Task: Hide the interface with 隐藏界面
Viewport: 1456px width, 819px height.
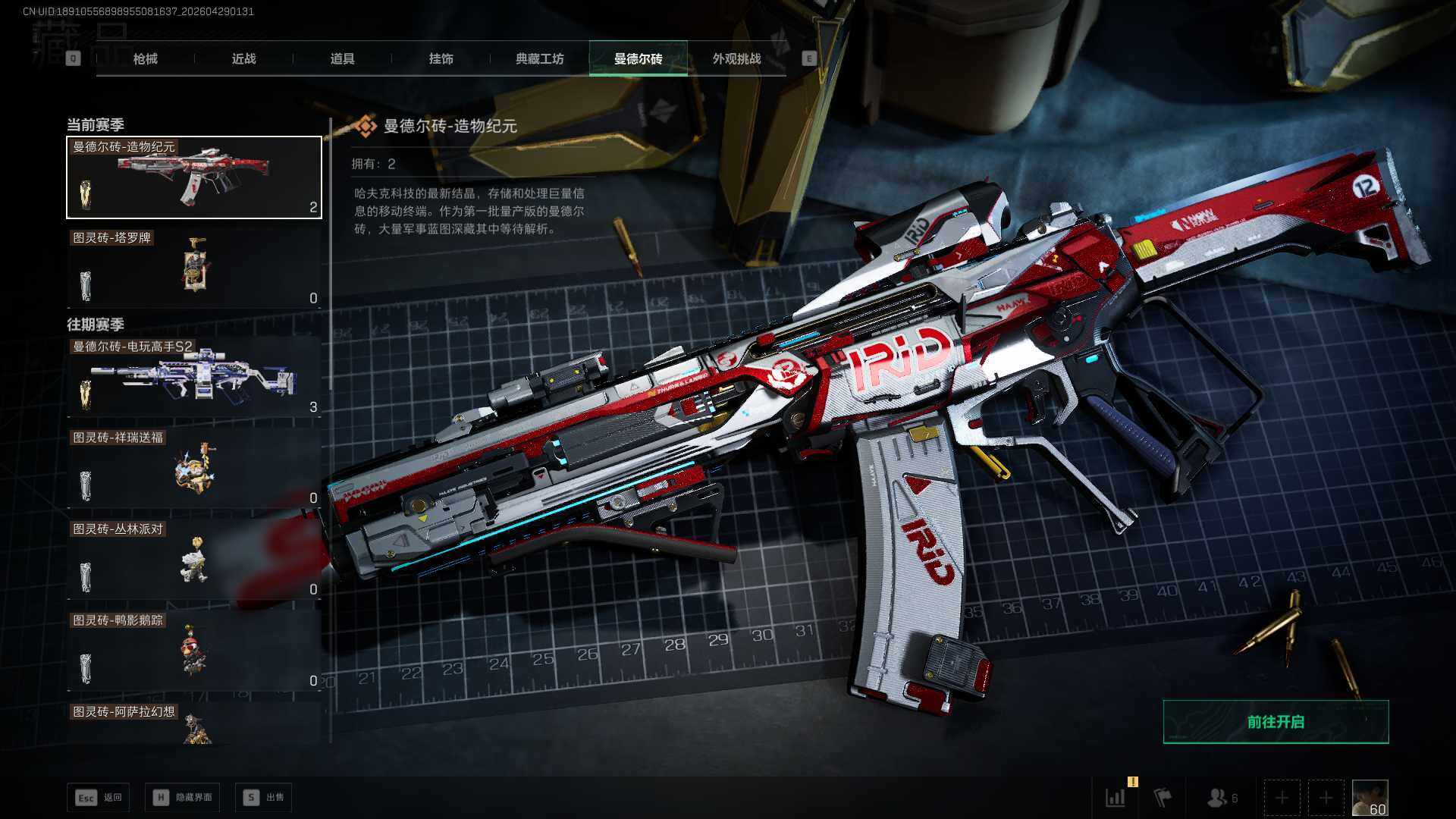Action: (x=183, y=797)
